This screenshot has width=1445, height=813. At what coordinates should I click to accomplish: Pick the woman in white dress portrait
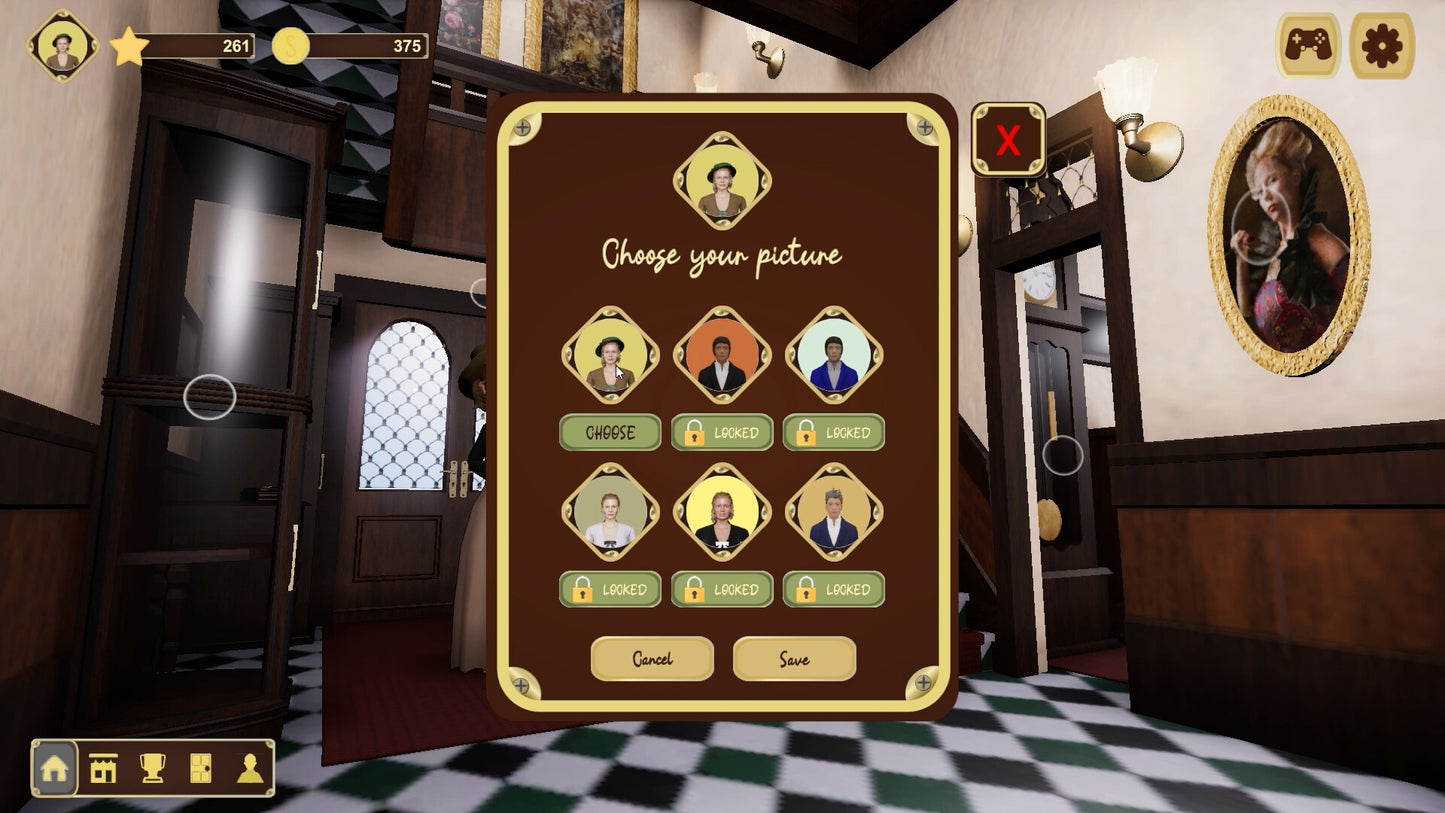point(610,512)
